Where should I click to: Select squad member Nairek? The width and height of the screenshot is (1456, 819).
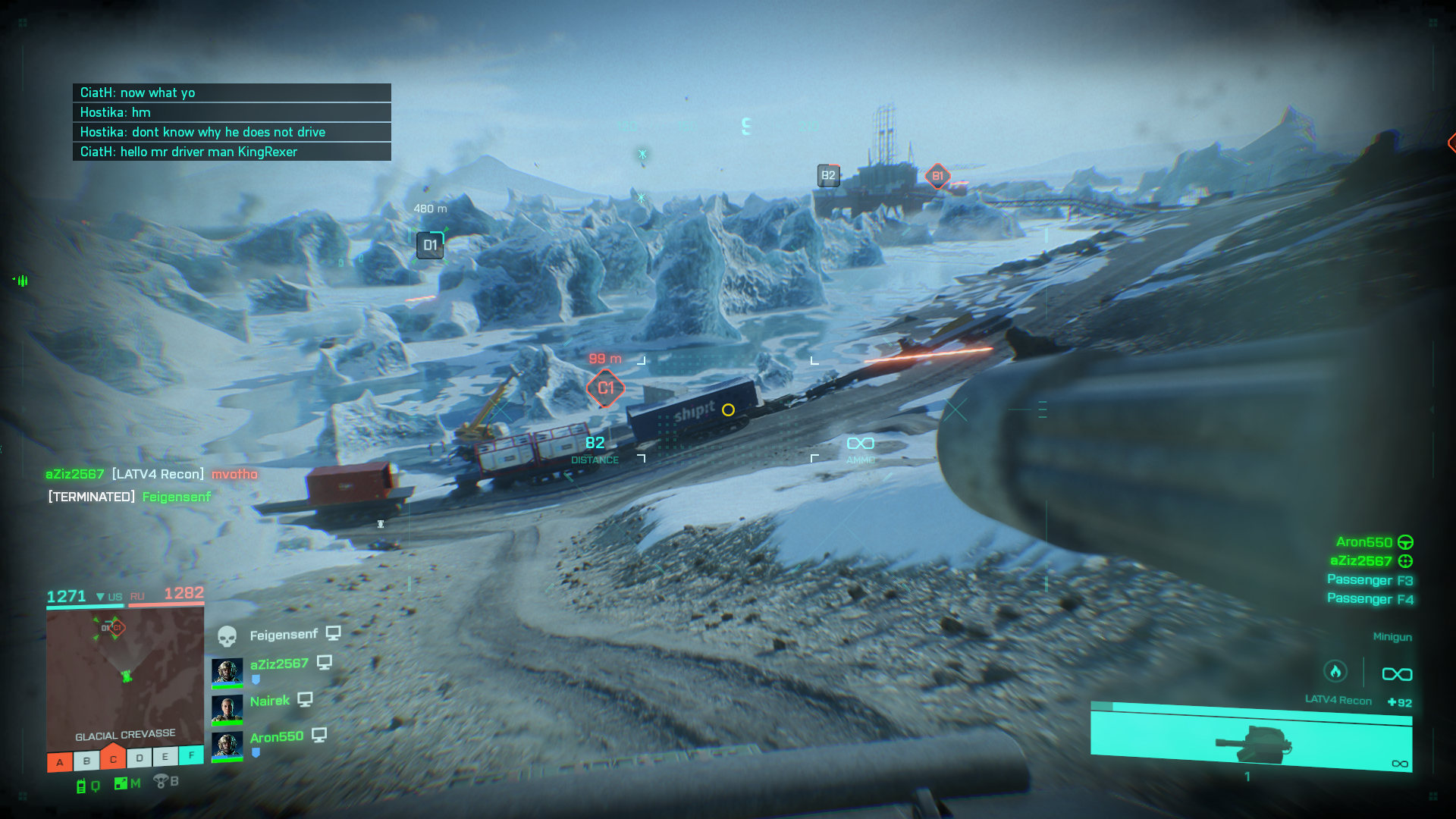pos(270,701)
